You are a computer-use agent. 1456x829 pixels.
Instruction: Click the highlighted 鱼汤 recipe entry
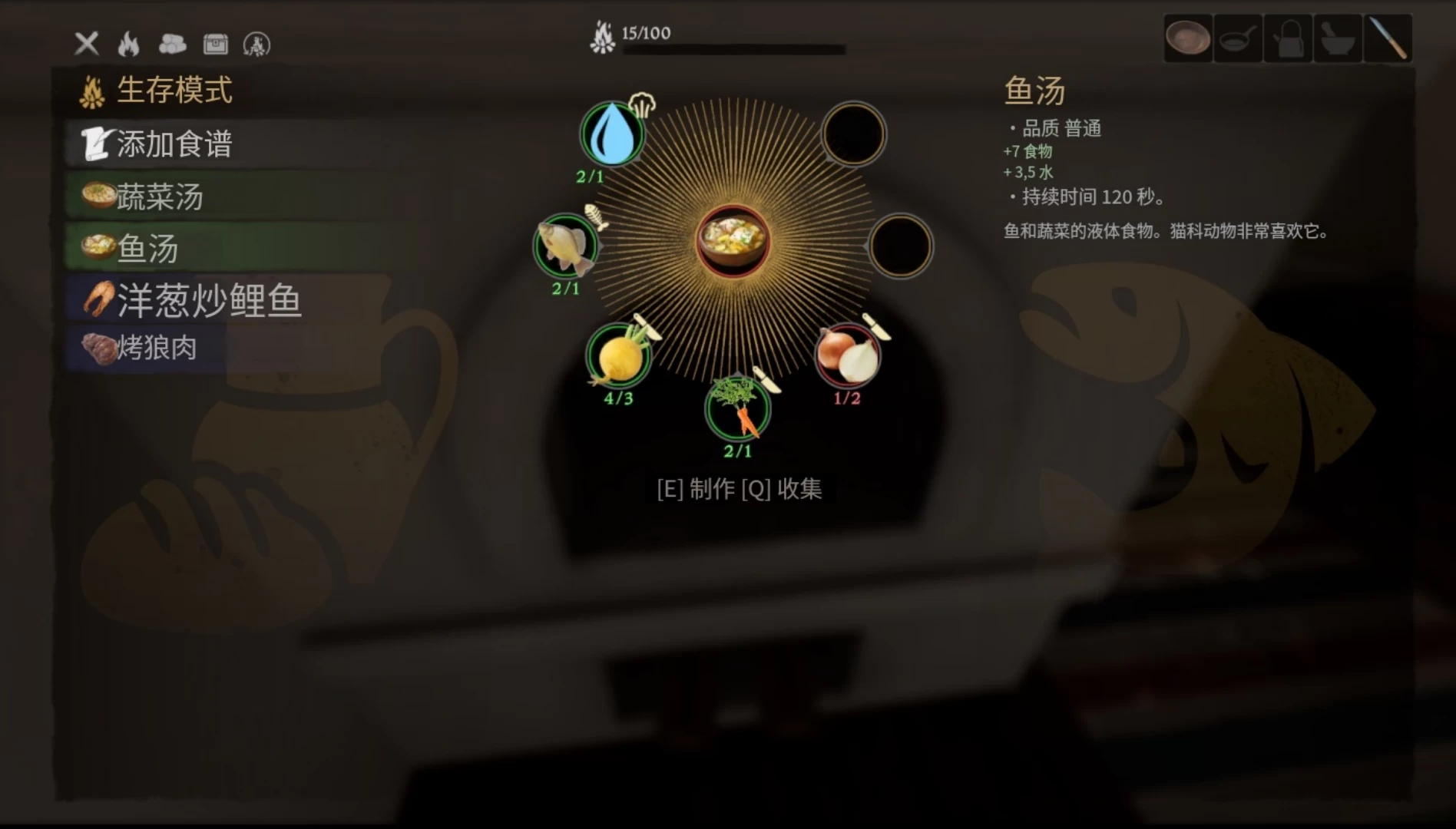tap(138, 249)
